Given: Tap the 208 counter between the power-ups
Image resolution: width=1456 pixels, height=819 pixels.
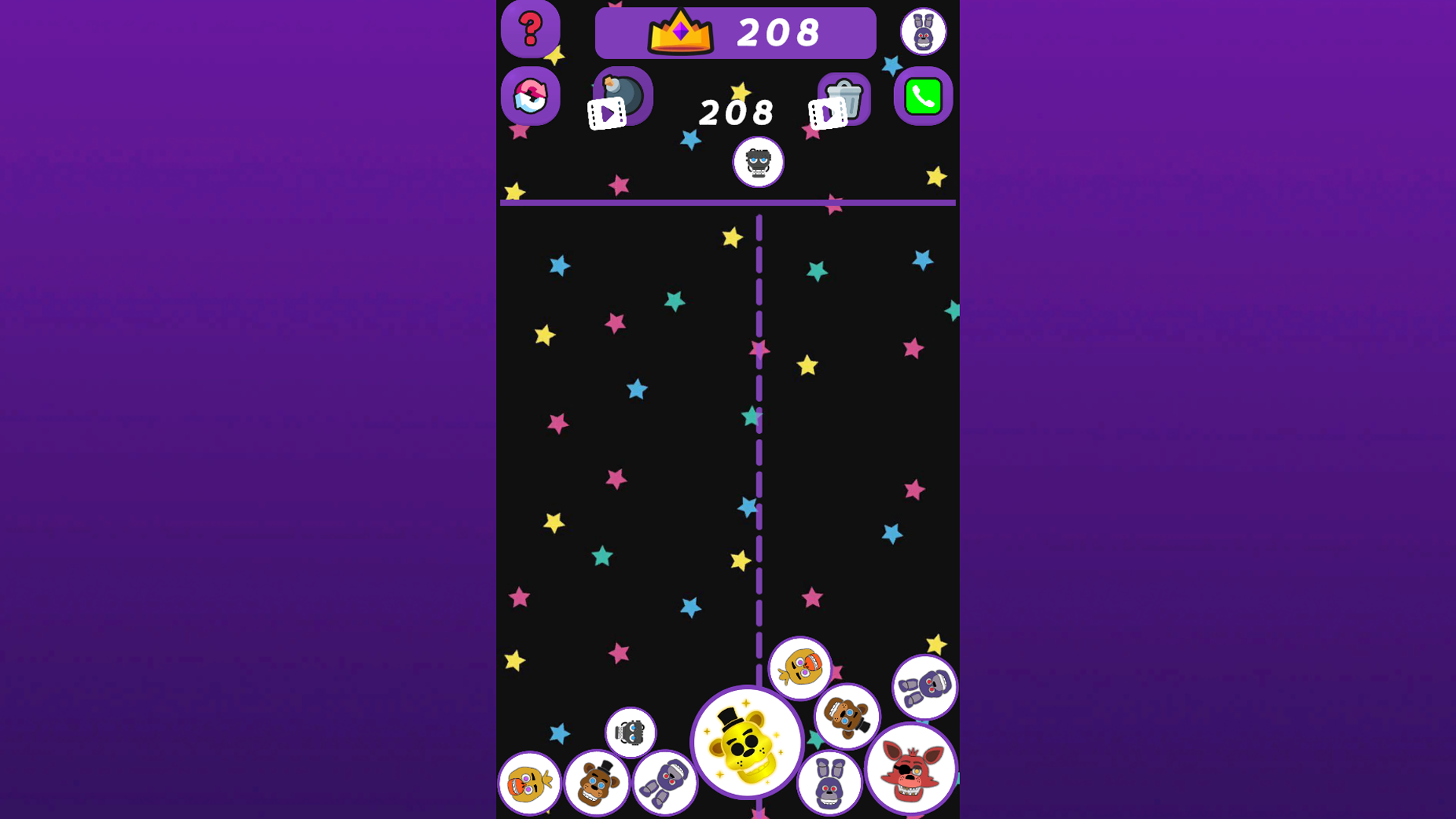Looking at the screenshot, I should tap(734, 111).
